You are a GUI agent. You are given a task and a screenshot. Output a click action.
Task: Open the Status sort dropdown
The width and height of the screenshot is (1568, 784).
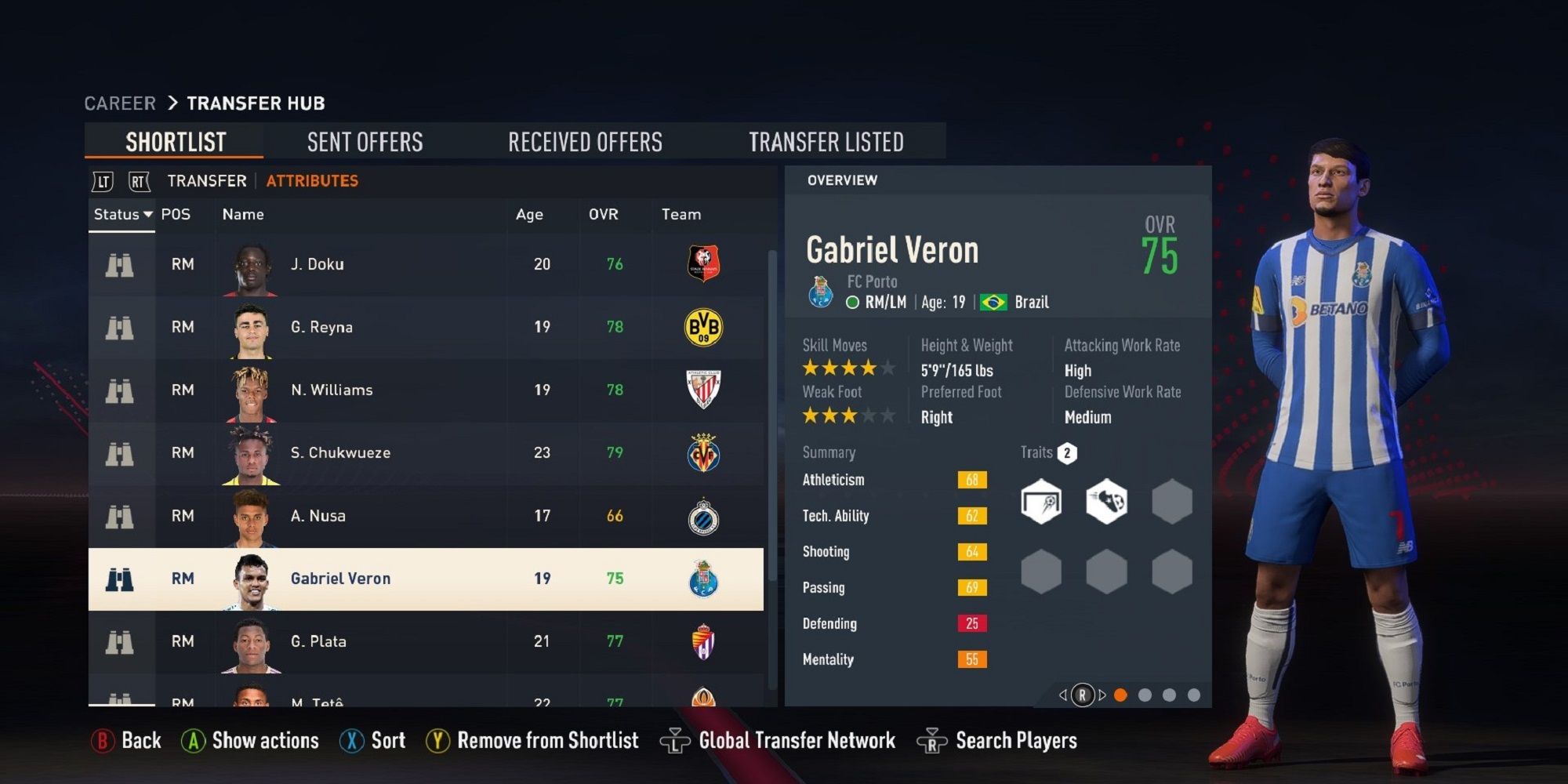click(x=122, y=214)
